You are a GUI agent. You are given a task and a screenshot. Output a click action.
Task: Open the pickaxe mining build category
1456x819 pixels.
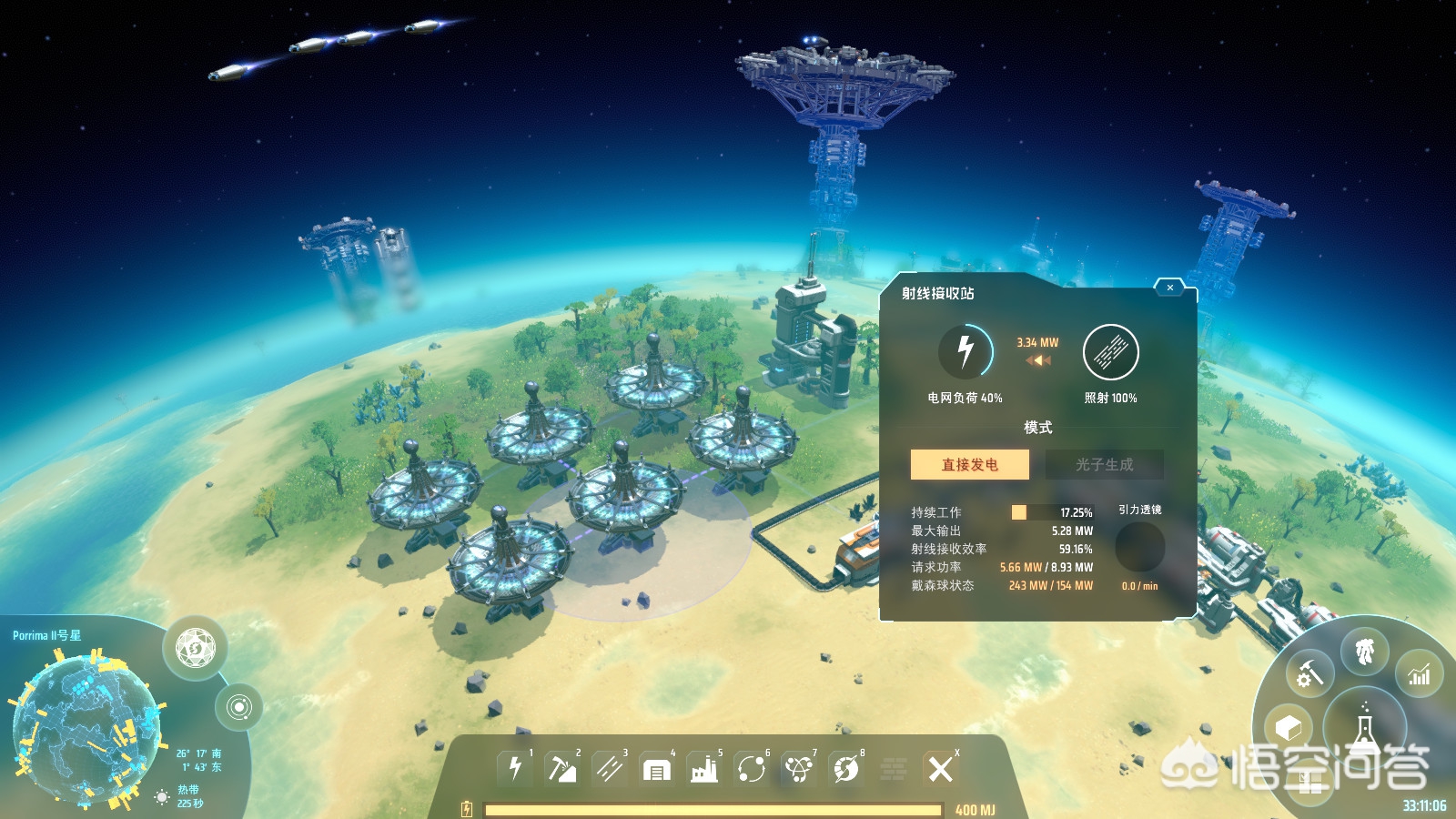[561, 769]
